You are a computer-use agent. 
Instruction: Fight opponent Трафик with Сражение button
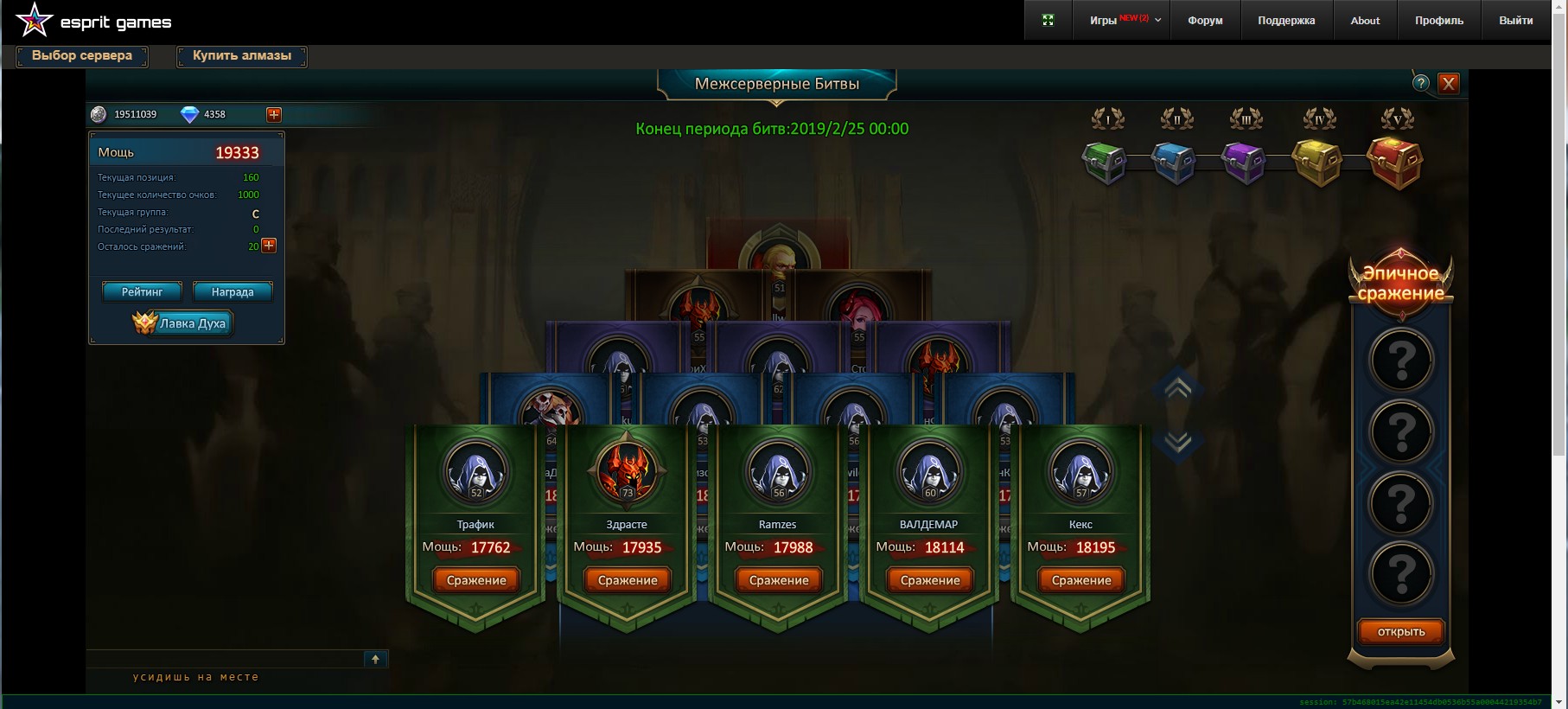click(476, 580)
